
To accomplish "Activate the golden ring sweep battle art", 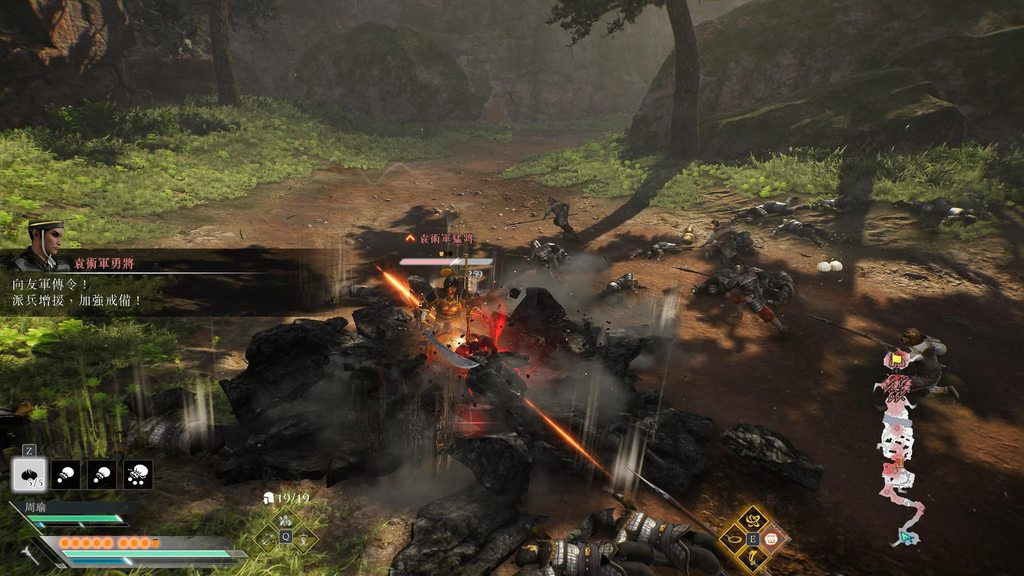I will [736, 539].
